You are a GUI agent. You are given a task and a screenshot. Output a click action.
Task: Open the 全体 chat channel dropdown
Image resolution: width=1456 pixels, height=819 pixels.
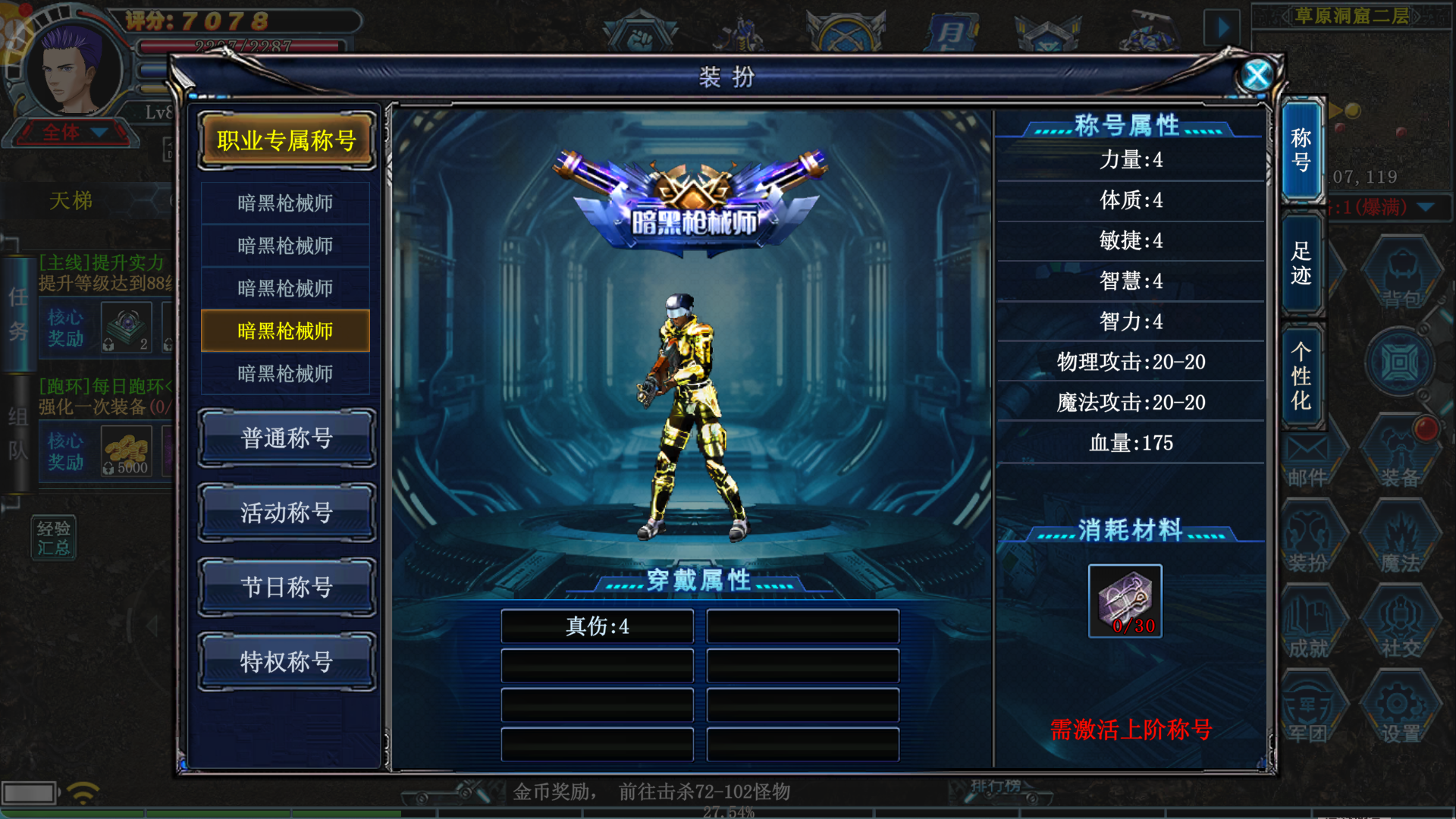click(74, 133)
